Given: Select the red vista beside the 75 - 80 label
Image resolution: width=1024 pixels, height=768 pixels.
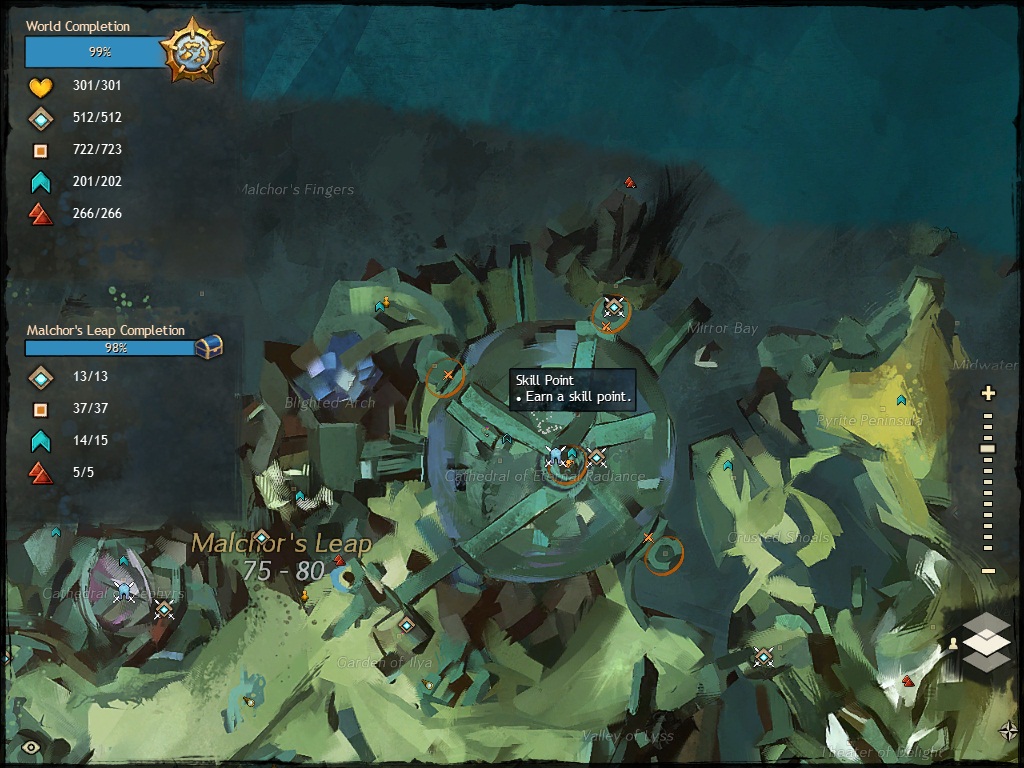Looking at the screenshot, I should 339,561.
